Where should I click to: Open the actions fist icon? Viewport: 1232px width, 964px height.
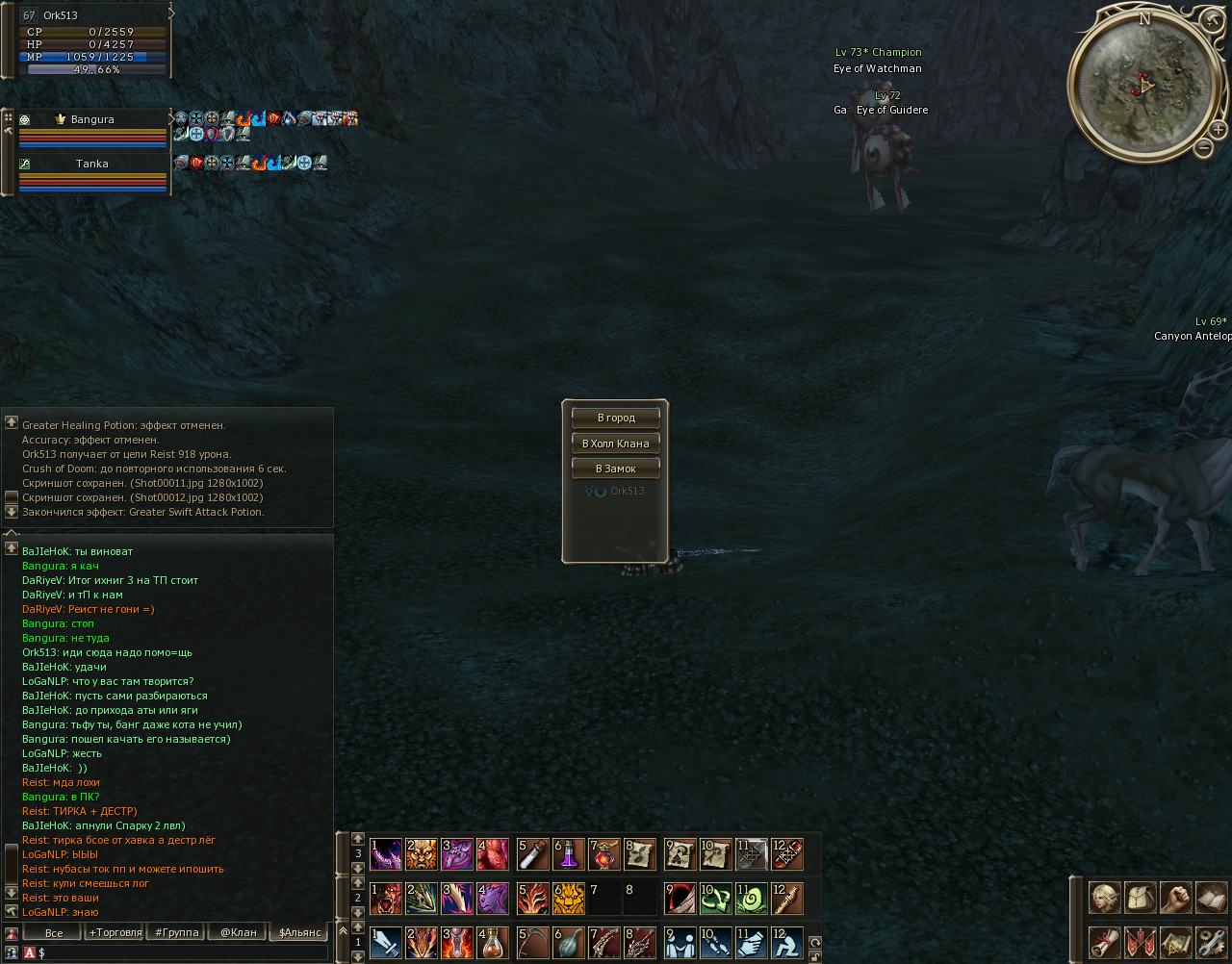1176,898
